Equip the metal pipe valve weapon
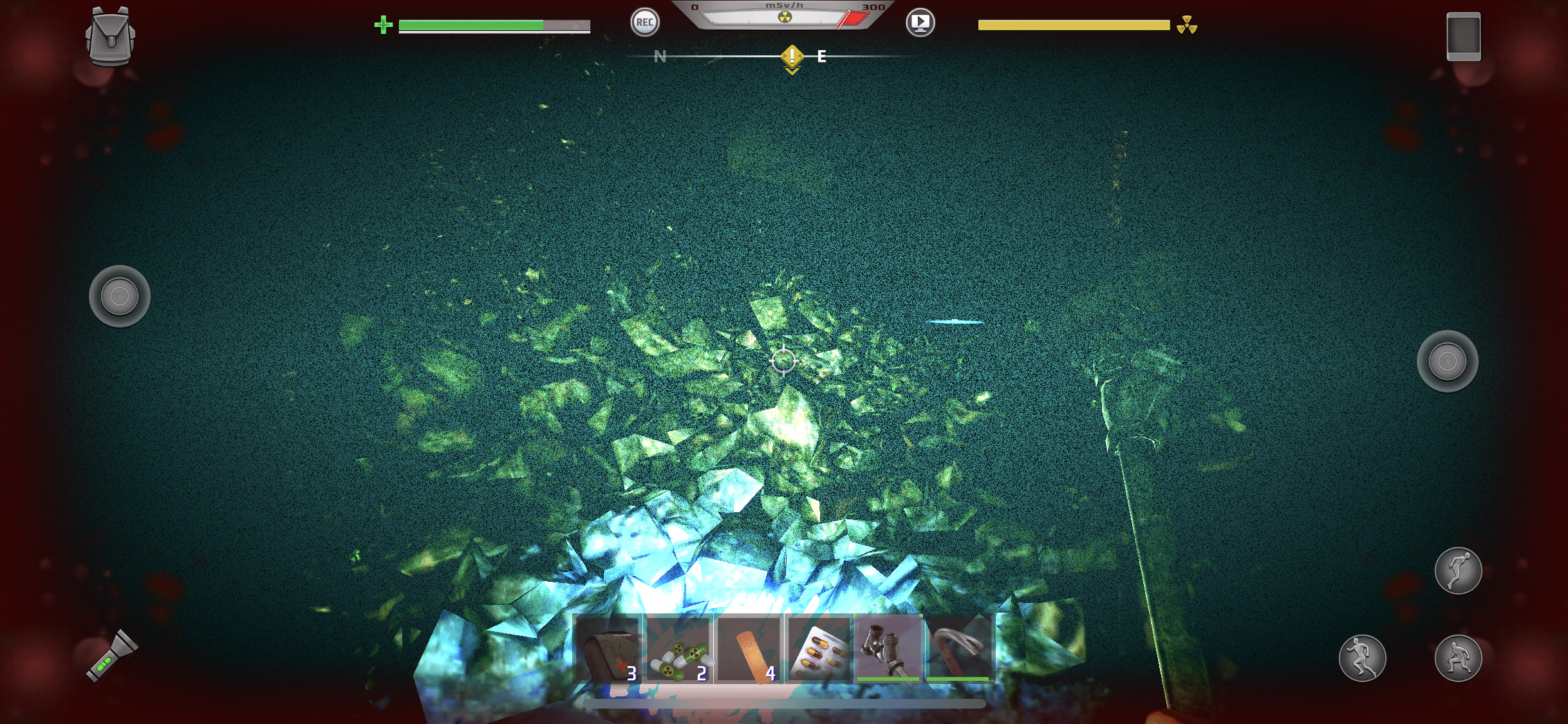Screen dimensions: 1568x724 [889, 649]
